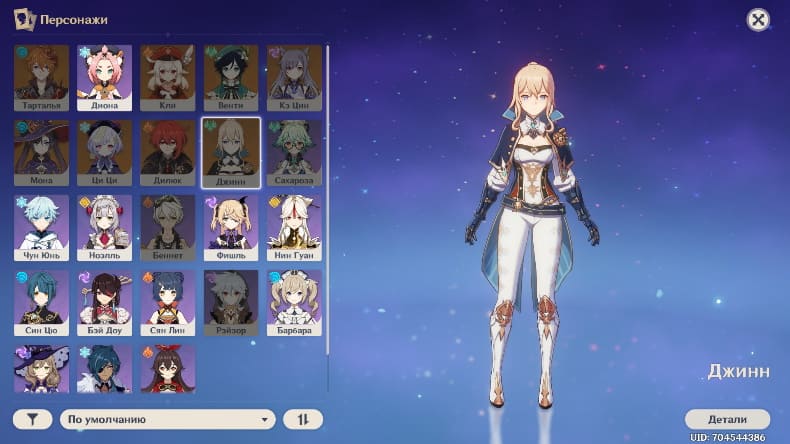Select Кли's portrait

tap(168, 76)
